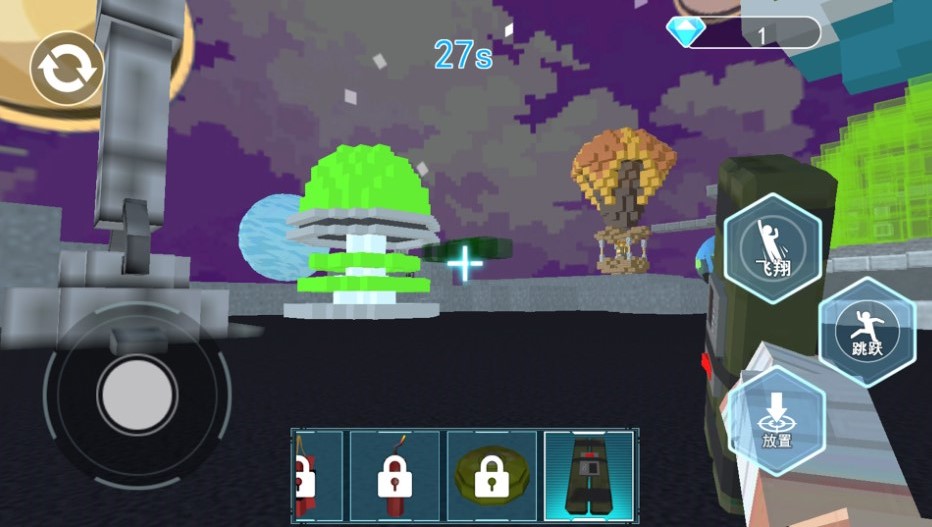Activate the 飞翔 fly button
The image size is (932, 527).
(773, 245)
